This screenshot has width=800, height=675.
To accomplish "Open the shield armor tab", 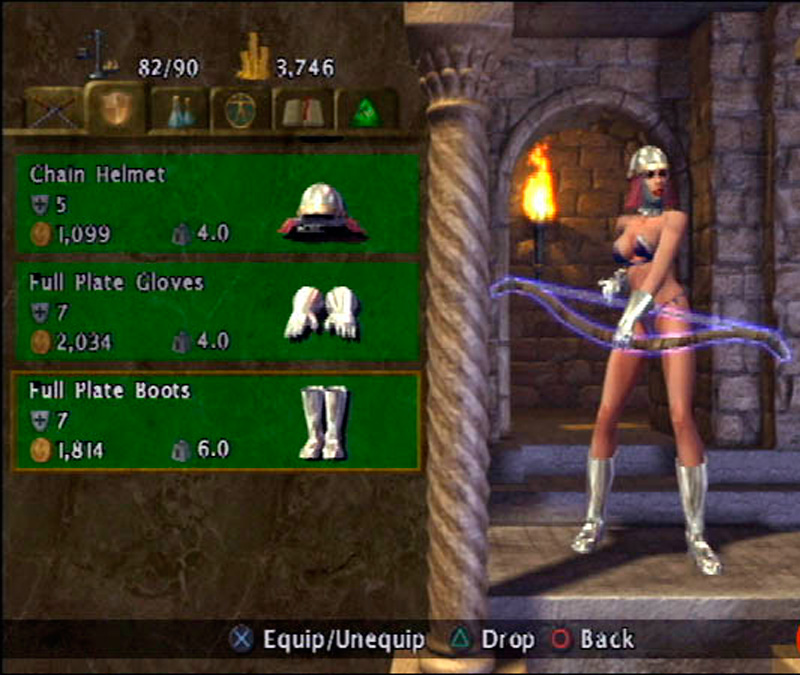I will (x=116, y=108).
